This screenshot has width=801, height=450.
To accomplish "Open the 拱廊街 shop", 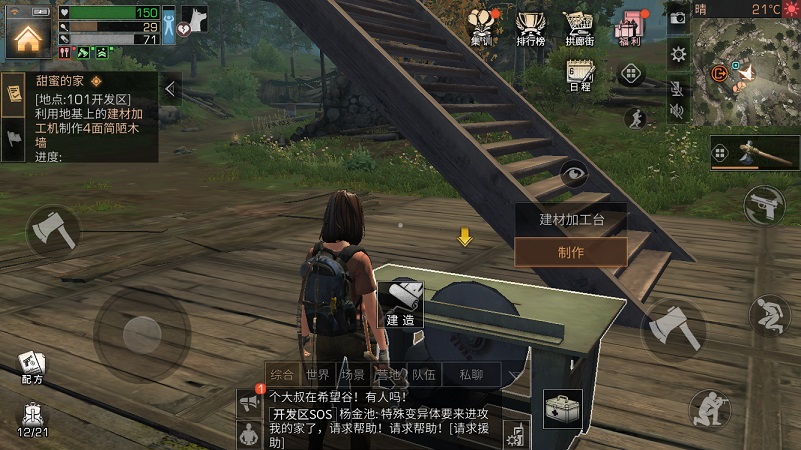I will (580, 26).
